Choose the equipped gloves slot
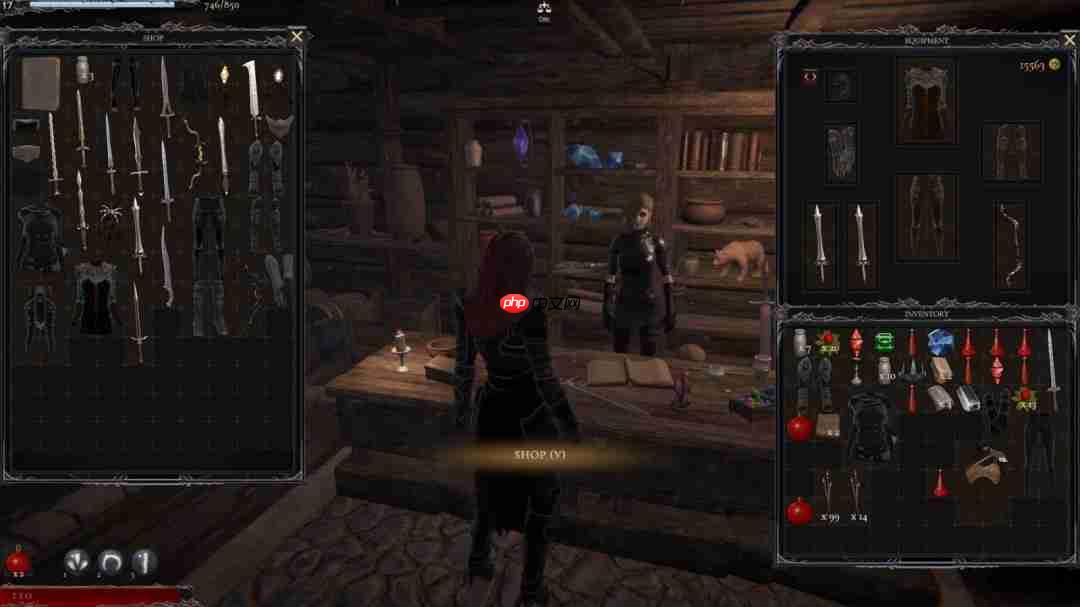The image size is (1080, 607). (x=841, y=151)
